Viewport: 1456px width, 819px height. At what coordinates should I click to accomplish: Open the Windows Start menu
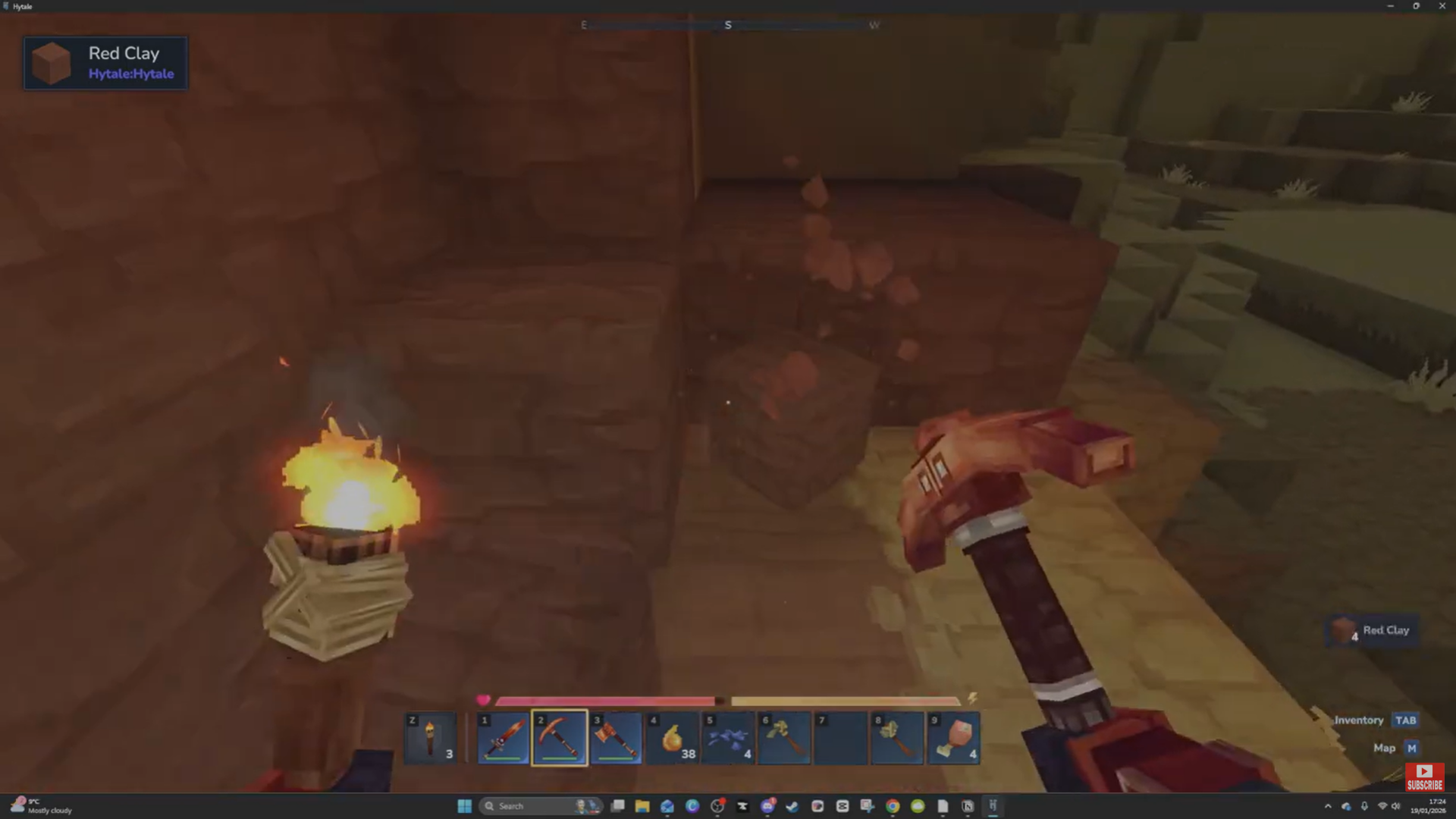[x=464, y=806]
